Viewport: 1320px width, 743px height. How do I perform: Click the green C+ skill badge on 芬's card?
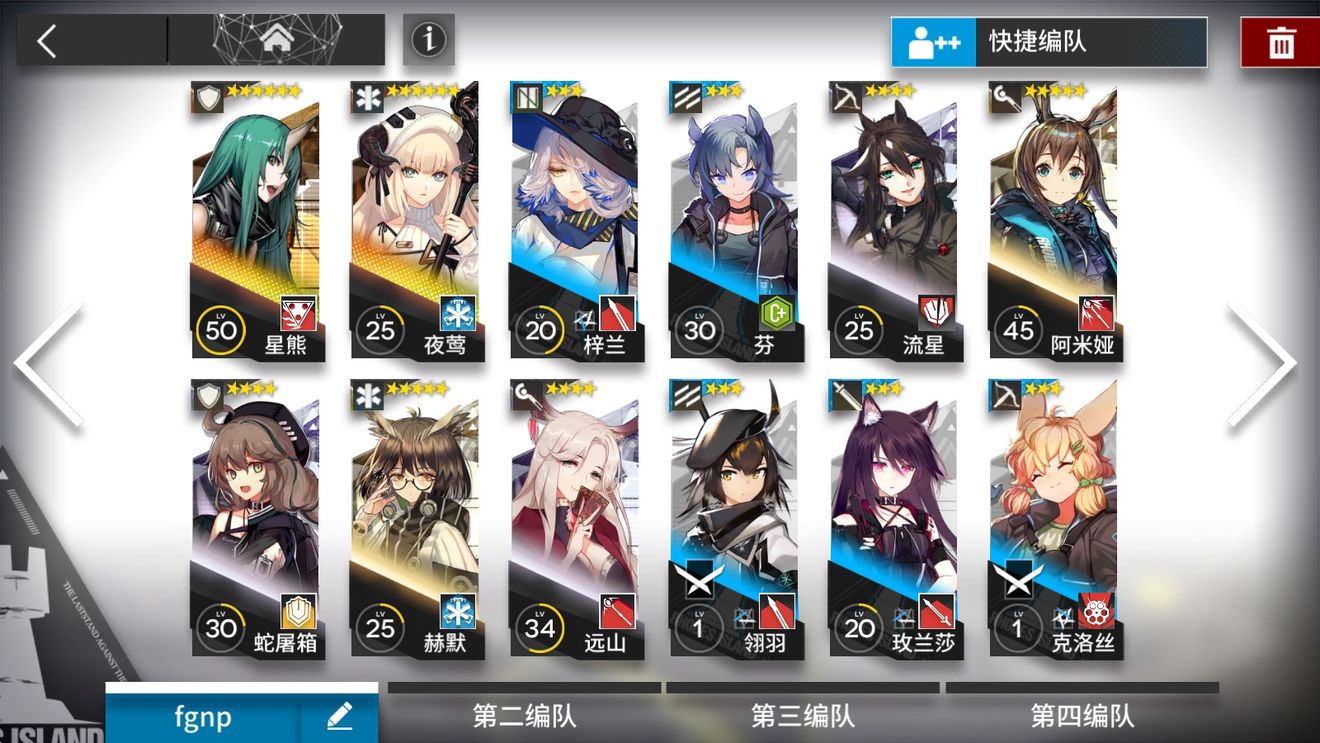[x=777, y=311]
